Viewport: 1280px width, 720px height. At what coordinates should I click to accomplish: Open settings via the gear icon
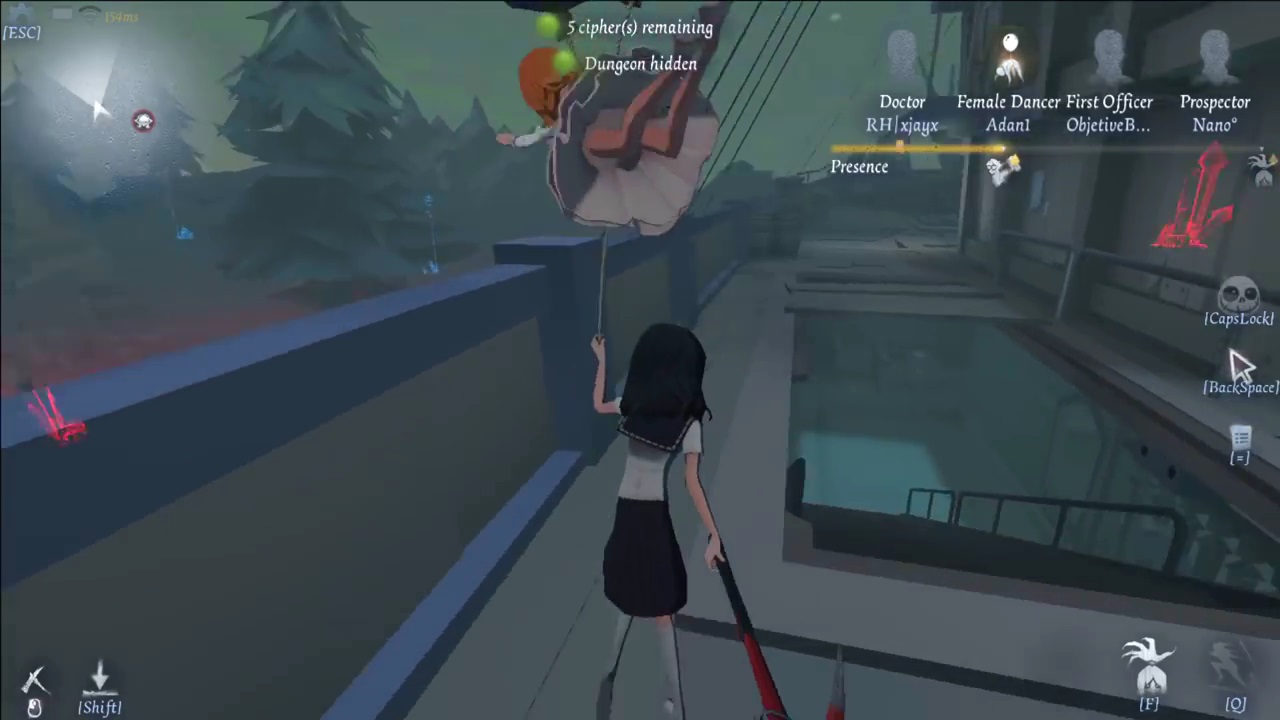20,12
